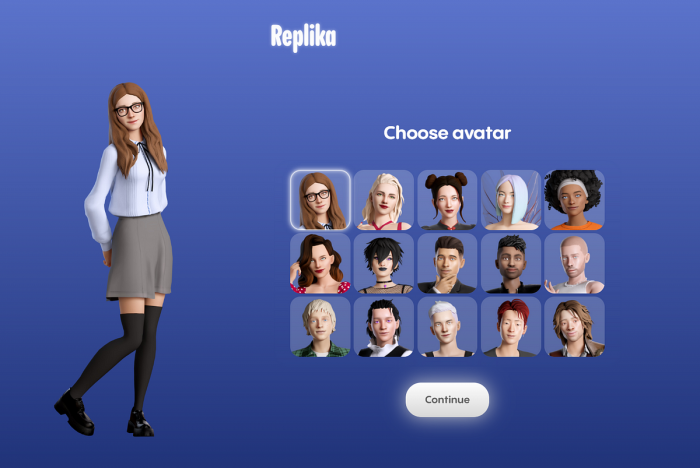Choose the avatar with red hair
The height and width of the screenshot is (468, 700).
pos(511,327)
